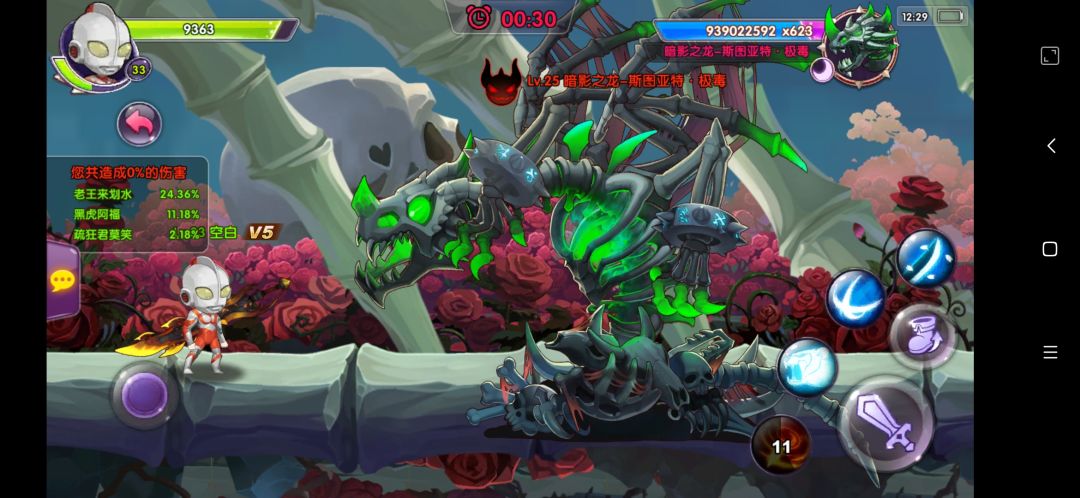Tap the fiery skill showing 11
The width and height of the screenshot is (1080, 498).
point(781,446)
